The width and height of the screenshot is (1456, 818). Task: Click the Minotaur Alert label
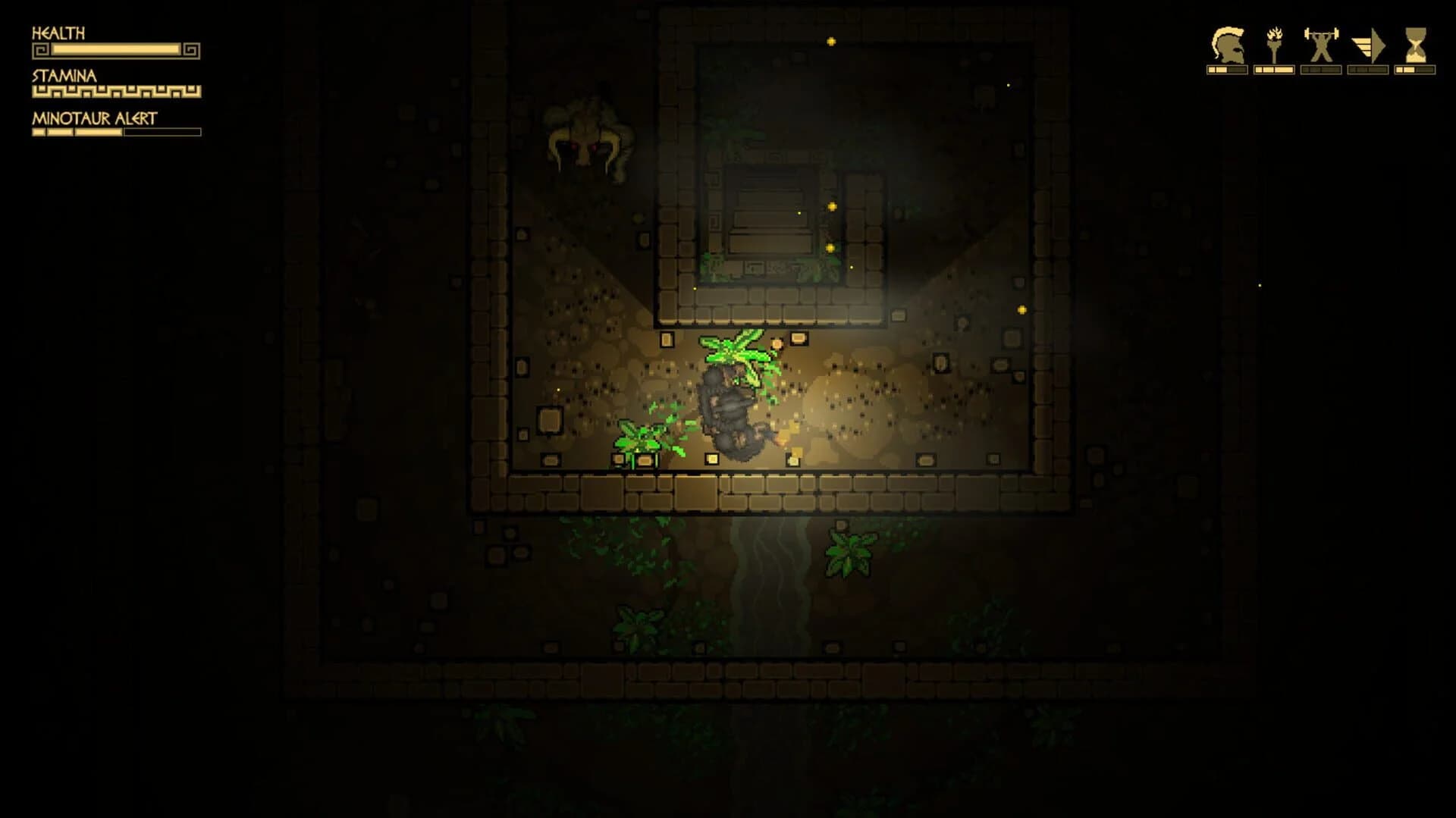[x=93, y=117]
